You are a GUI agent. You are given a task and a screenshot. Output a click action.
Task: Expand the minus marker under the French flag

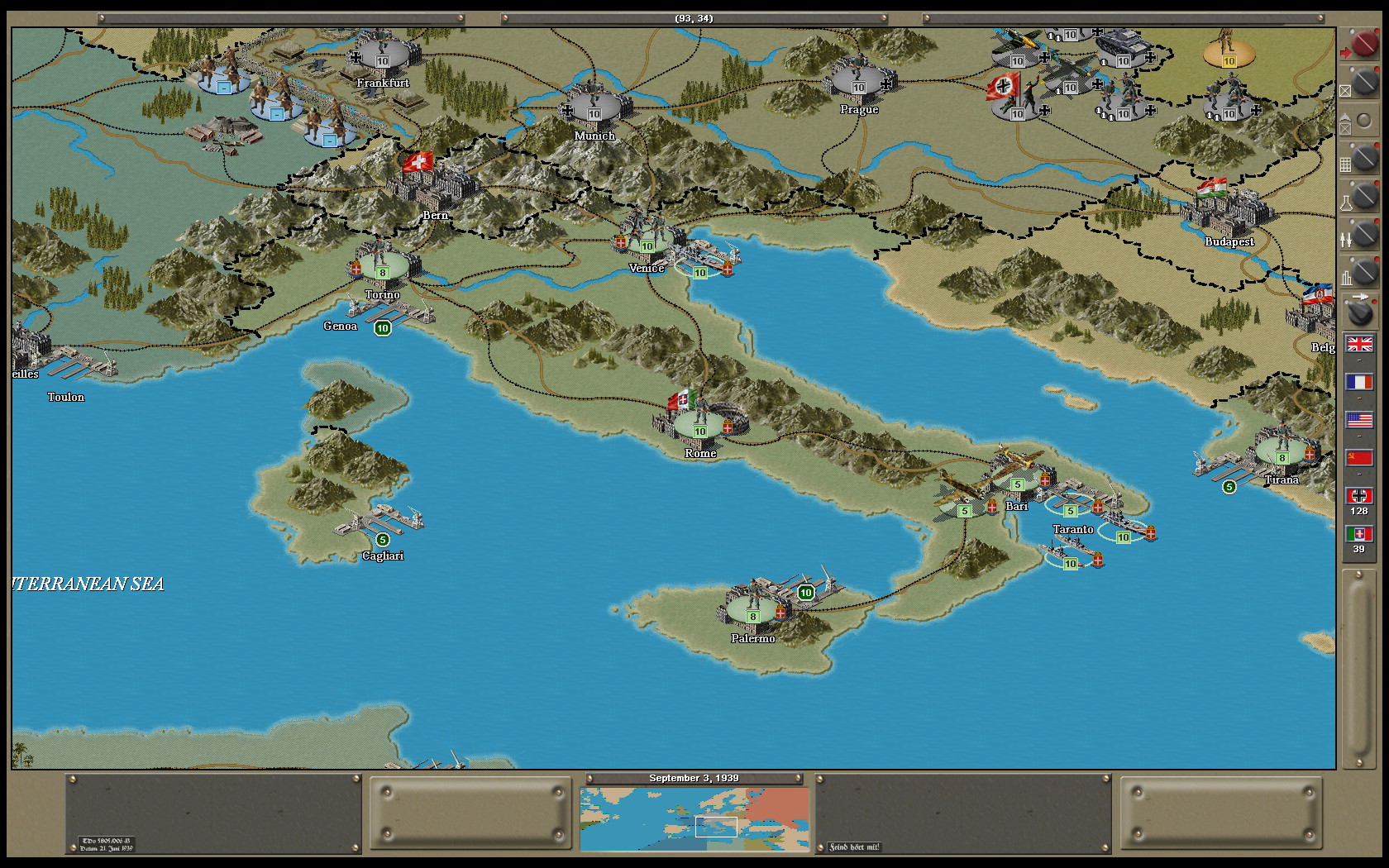pos(1359,398)
